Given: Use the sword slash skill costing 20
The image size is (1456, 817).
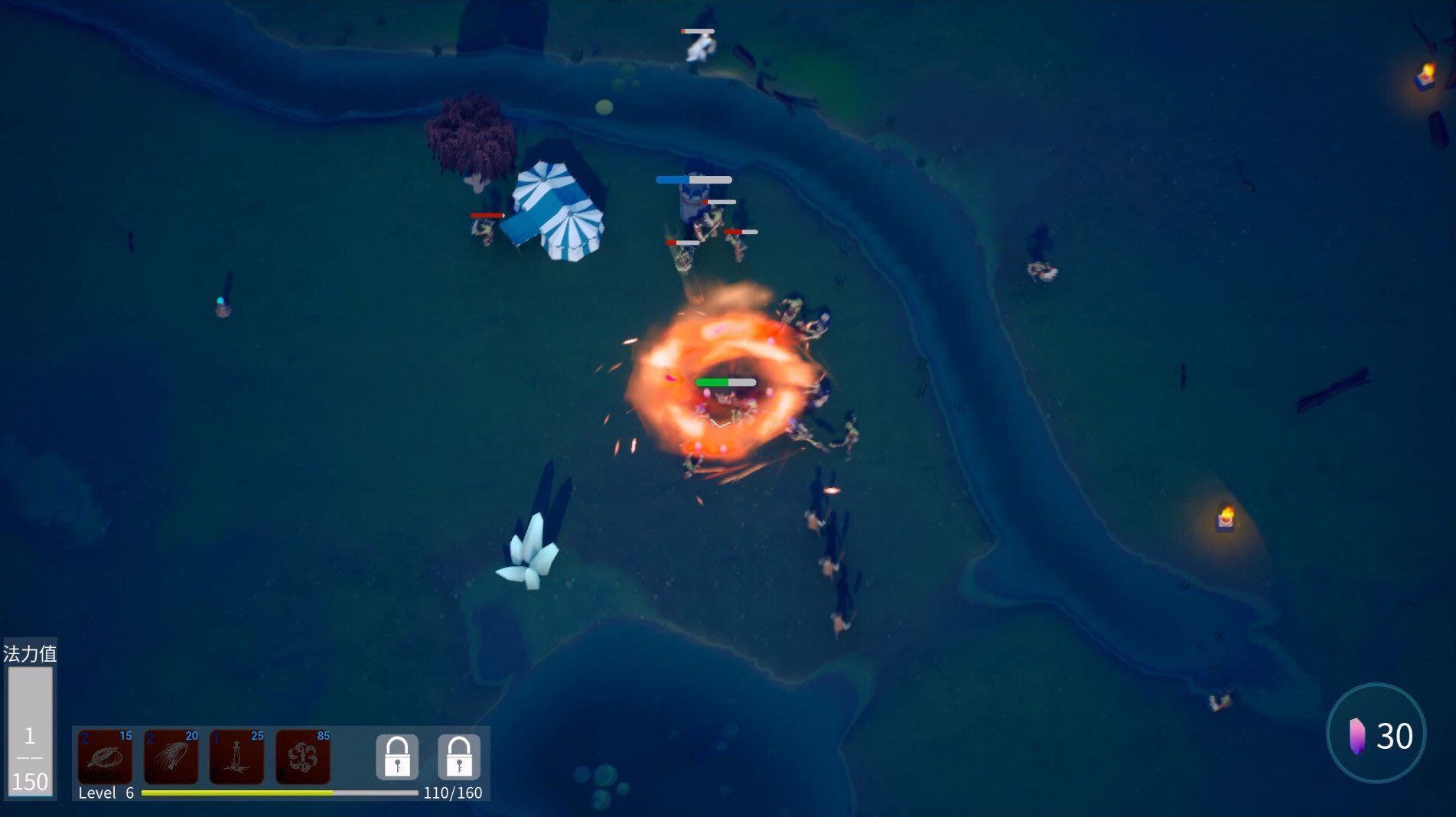Looking at the screenshot, I should tap(171, 757).
